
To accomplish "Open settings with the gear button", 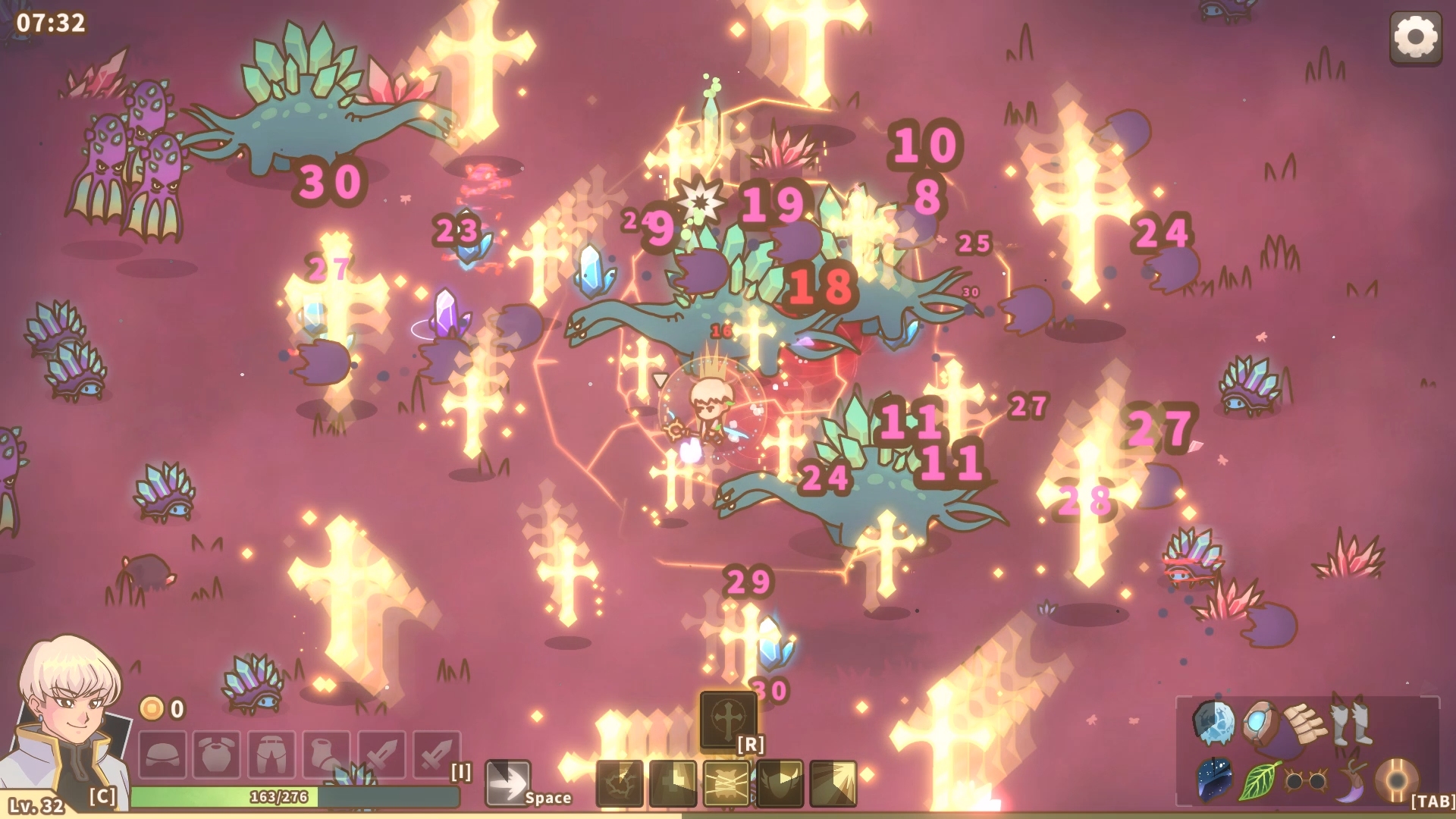I will pos(1415,37).
